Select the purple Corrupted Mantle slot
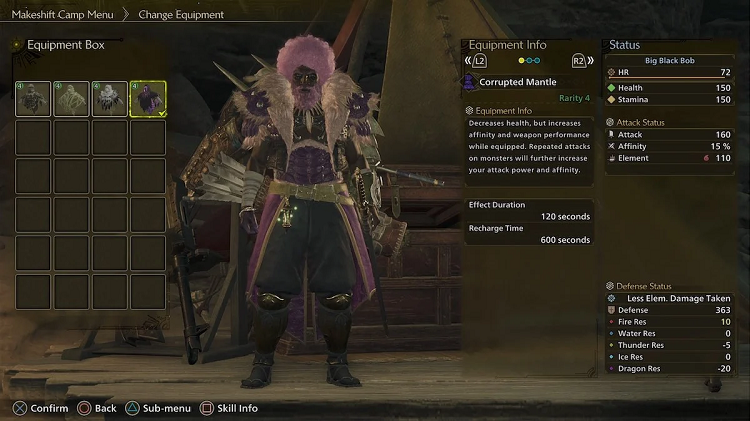The height and width of the screenshot is (421, 750). tap(147, 99)
